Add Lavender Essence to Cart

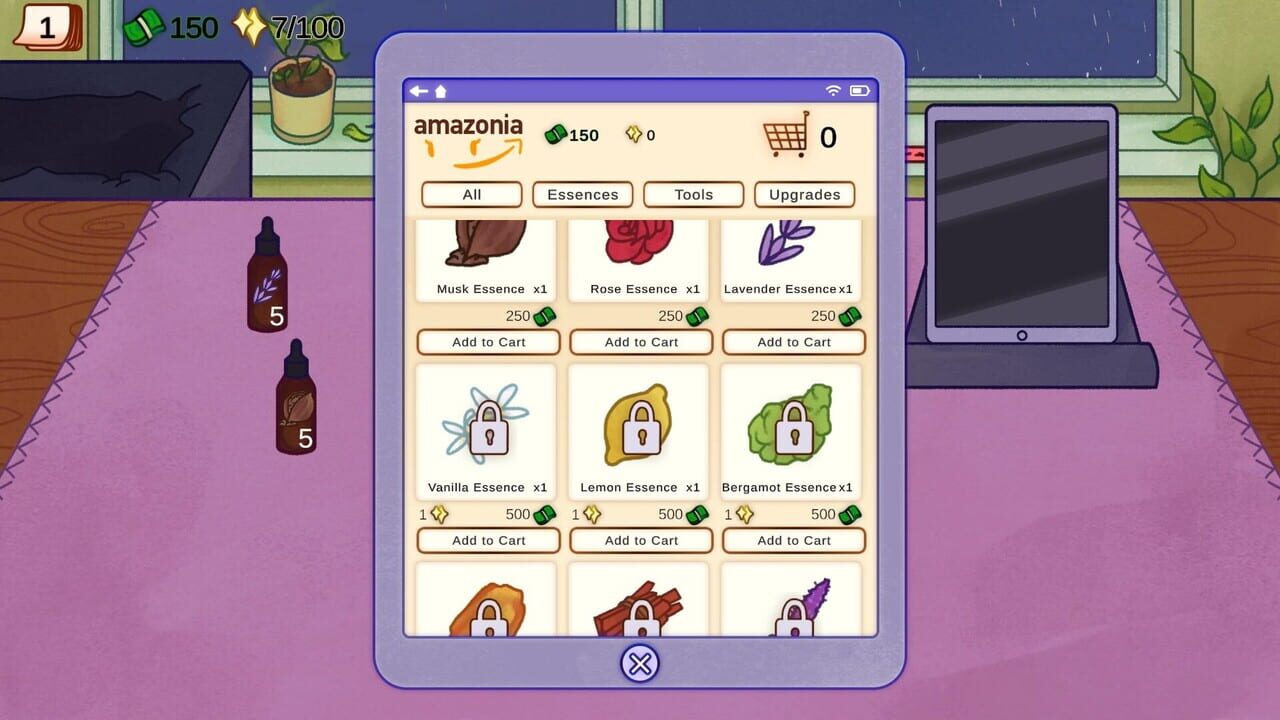[793, 342]
